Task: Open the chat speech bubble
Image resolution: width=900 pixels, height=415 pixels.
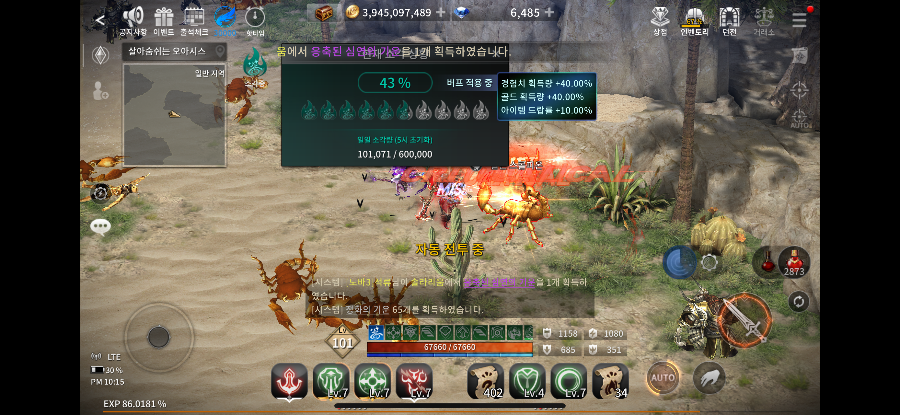Action: (x=100, y=227)
